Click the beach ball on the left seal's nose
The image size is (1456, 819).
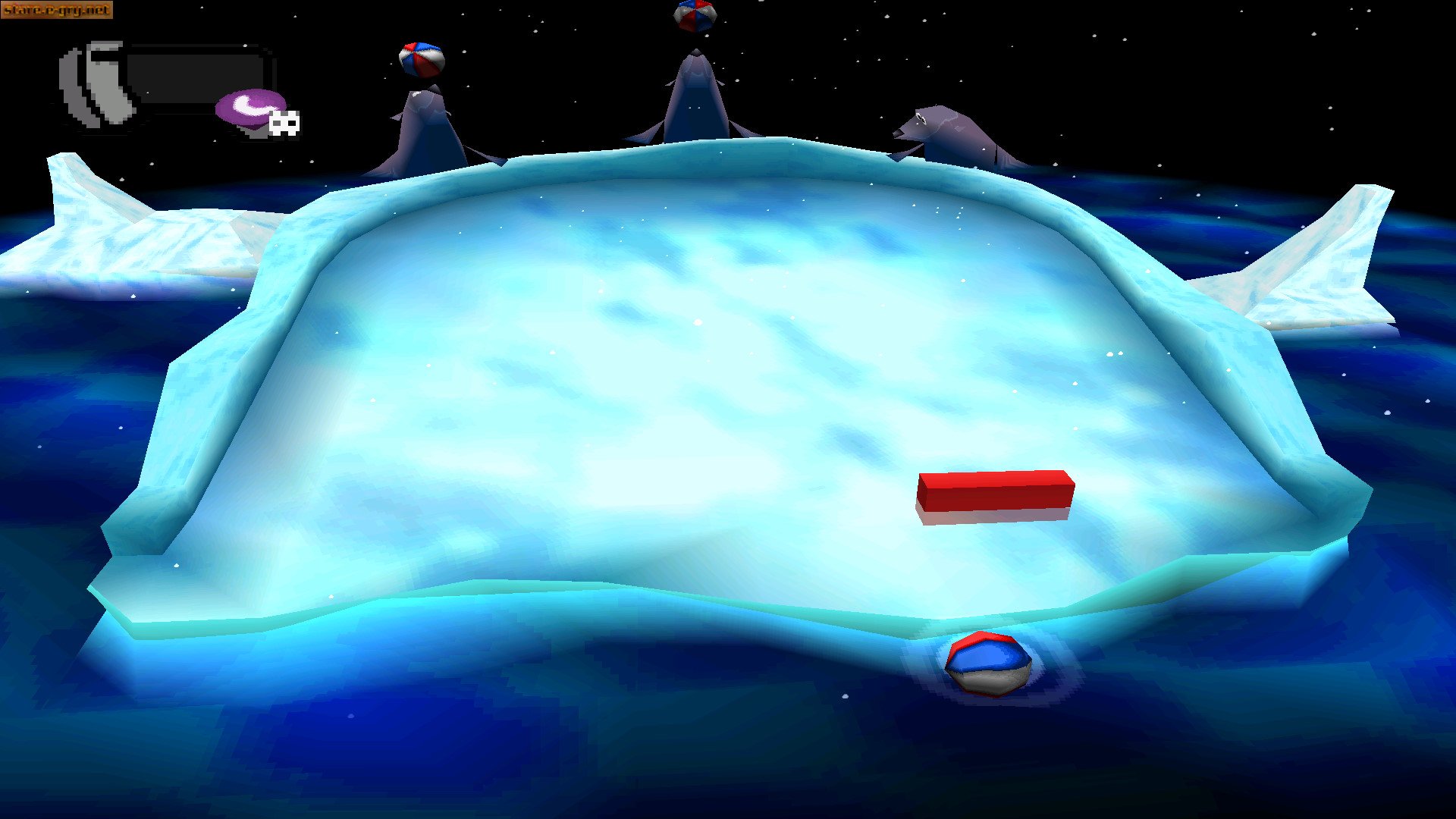coord(420,61)
